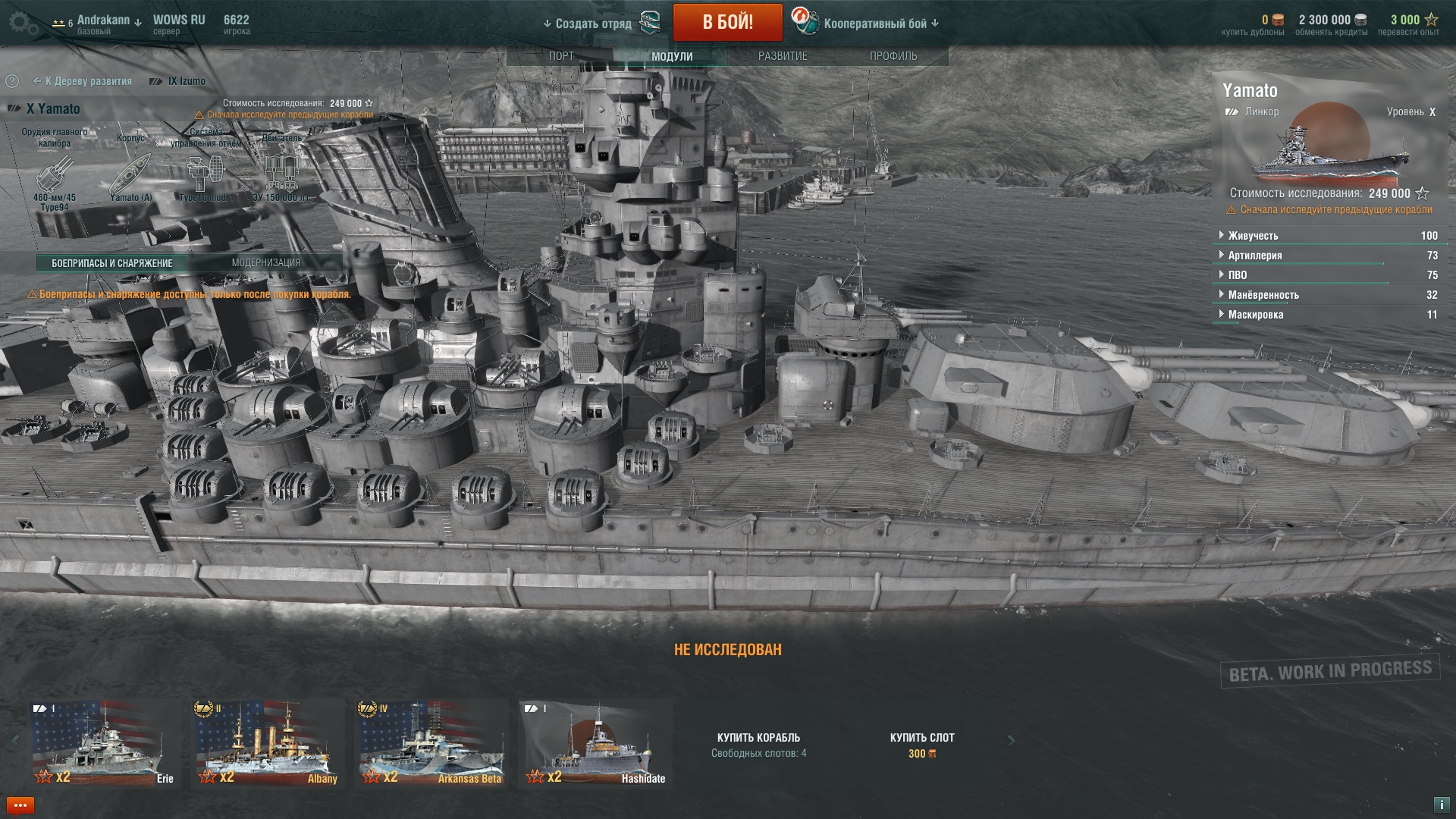Select the Erie ship in the carousel
Screen dimensions: 1456x819
105,743
